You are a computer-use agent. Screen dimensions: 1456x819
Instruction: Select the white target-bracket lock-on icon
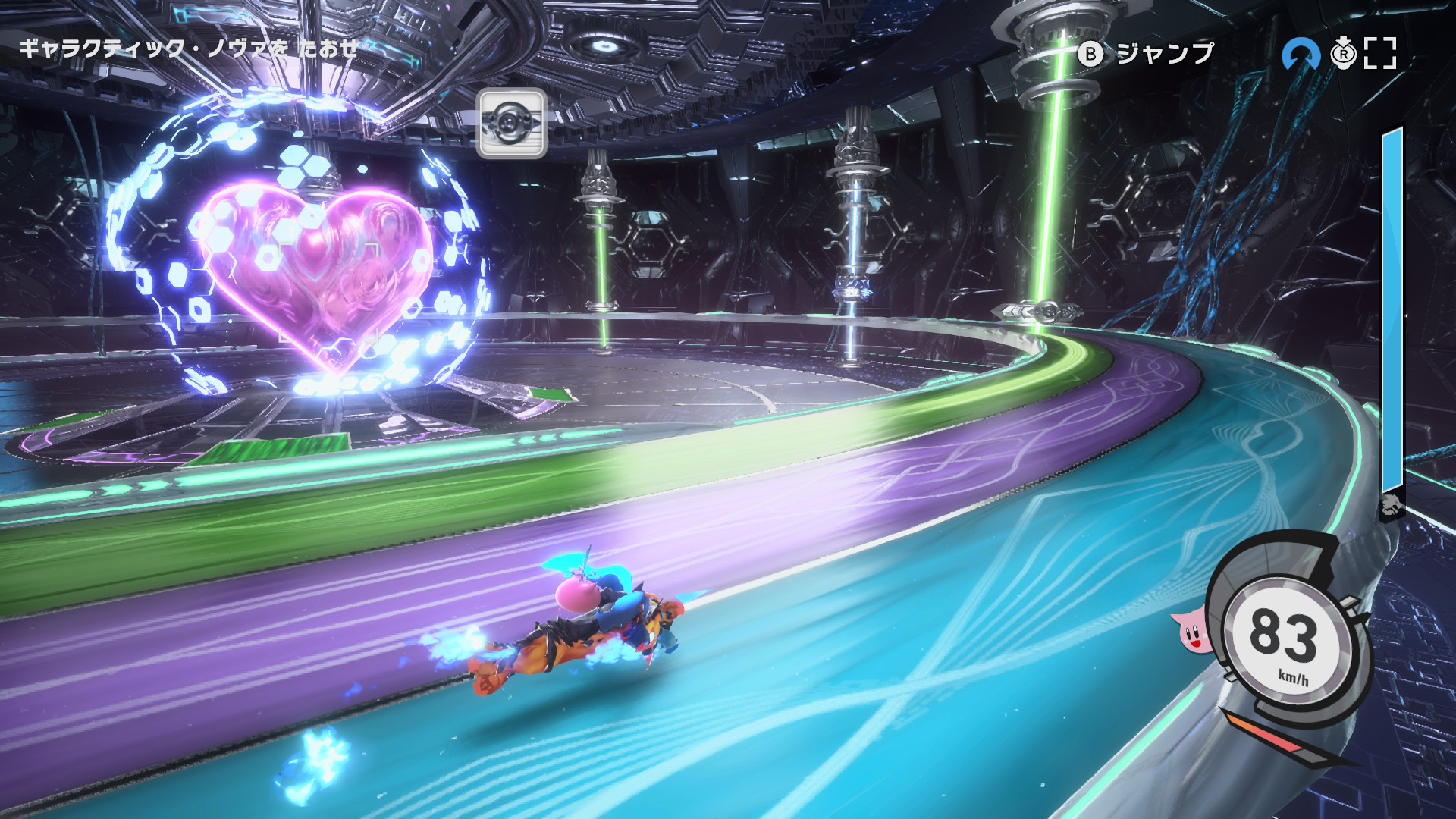[x=1379, y=53]
